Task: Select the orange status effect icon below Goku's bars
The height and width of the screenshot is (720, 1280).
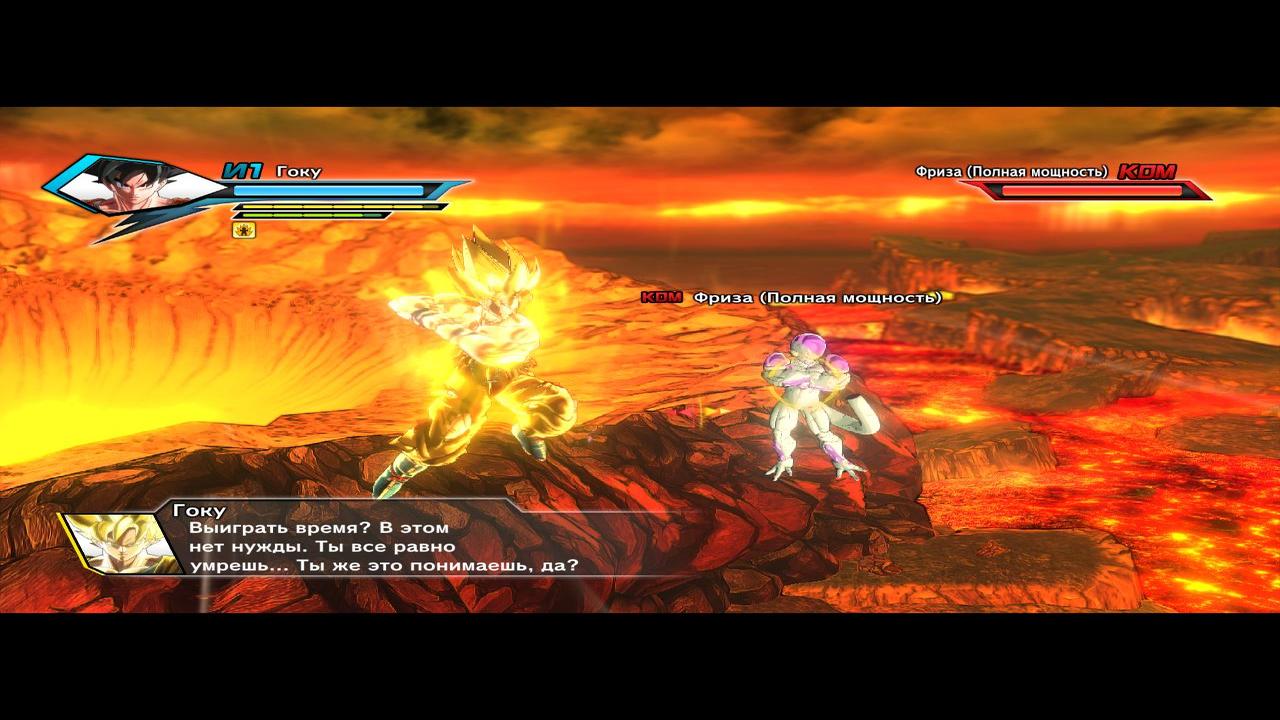Action: 243,230
